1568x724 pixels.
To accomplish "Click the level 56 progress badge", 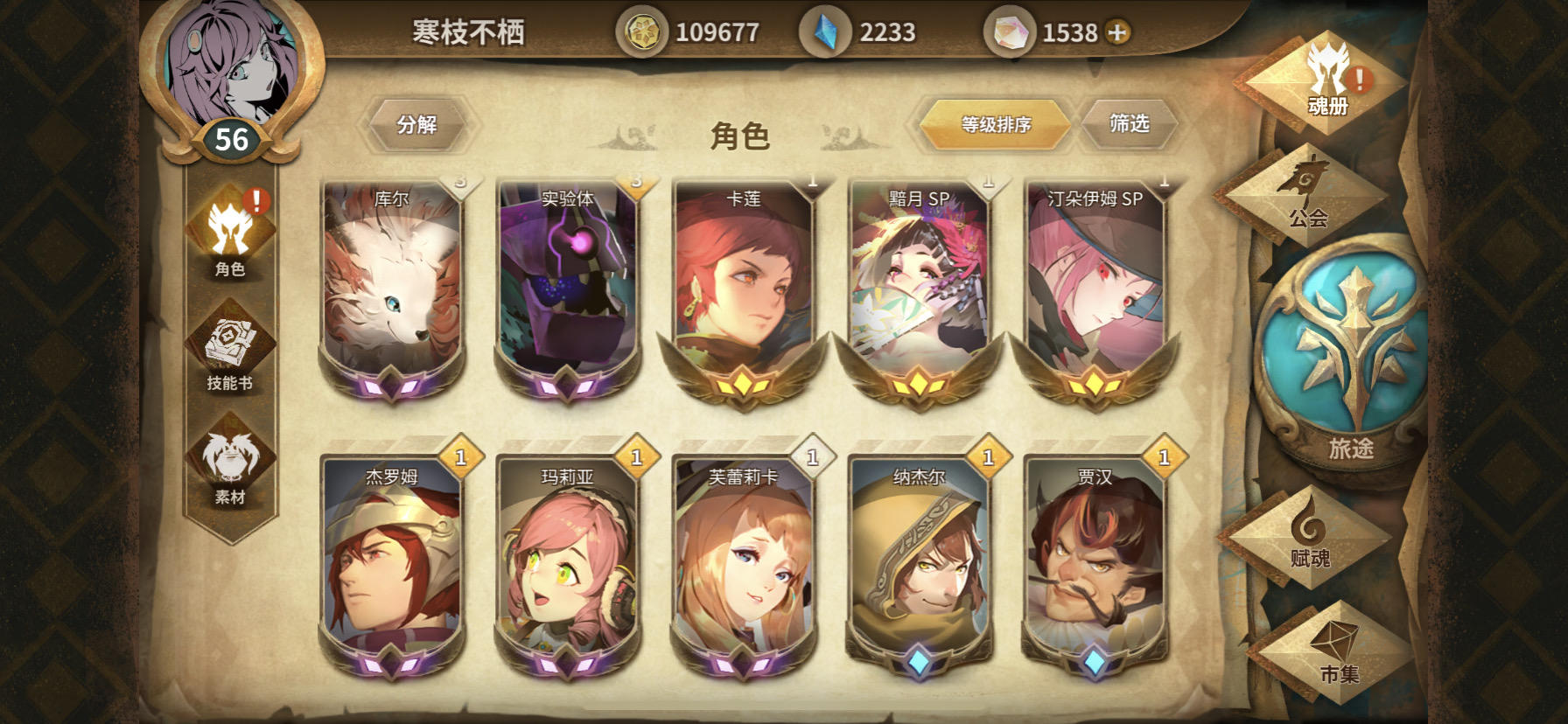I will coord(232,136).
